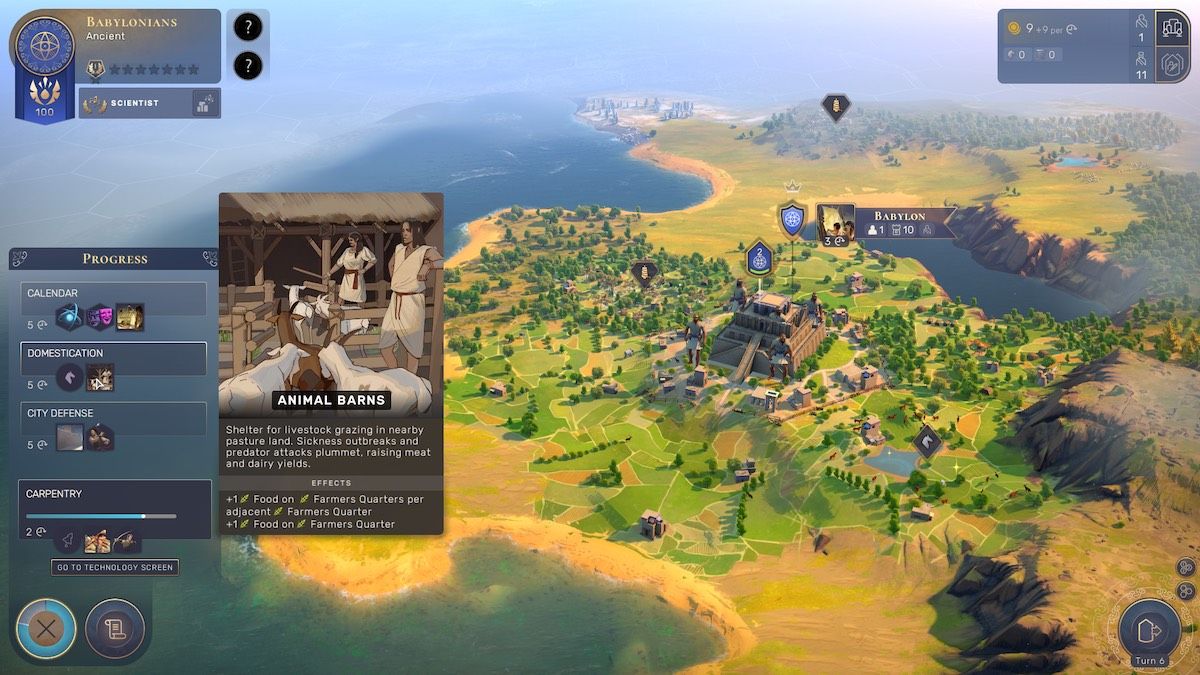Click the theatre masks icon under Calendar
This screenshot has width=1200, height=675.
click(x=99, y=317)
